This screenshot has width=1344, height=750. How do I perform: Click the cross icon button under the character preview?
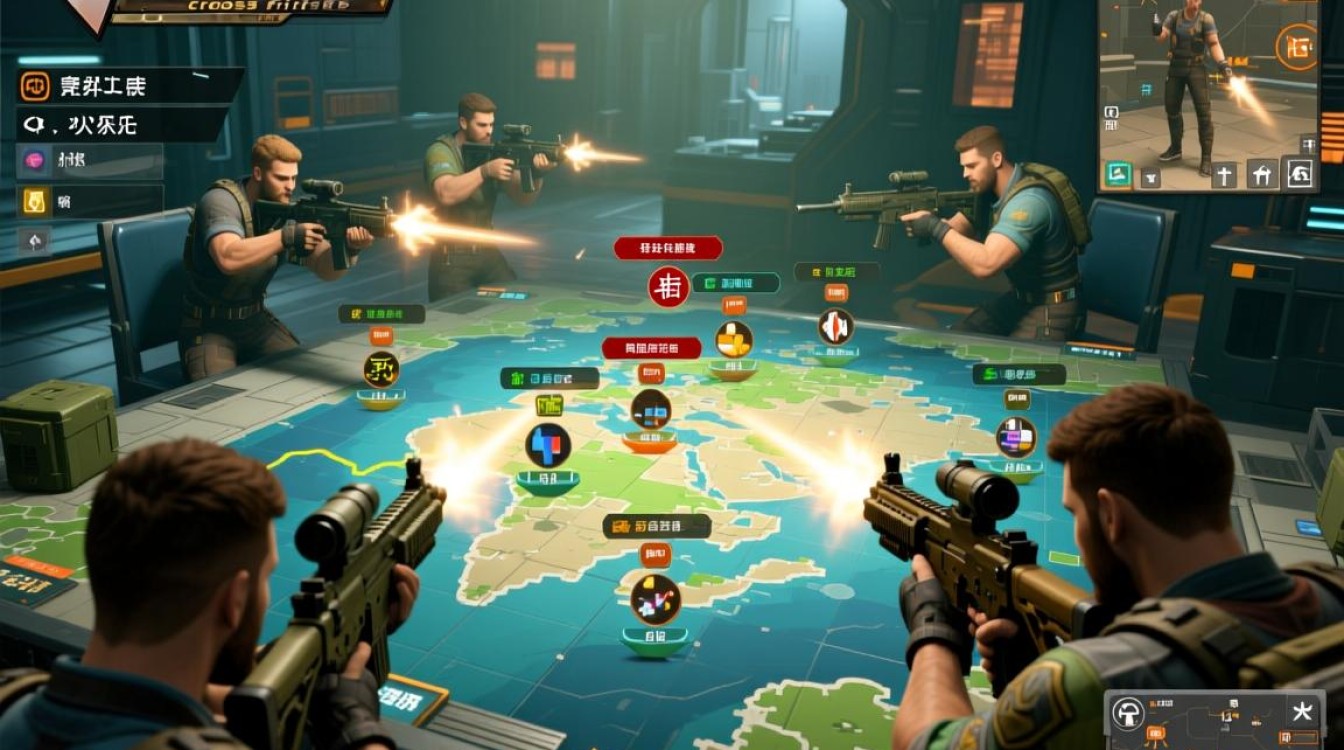(1225, 175)
